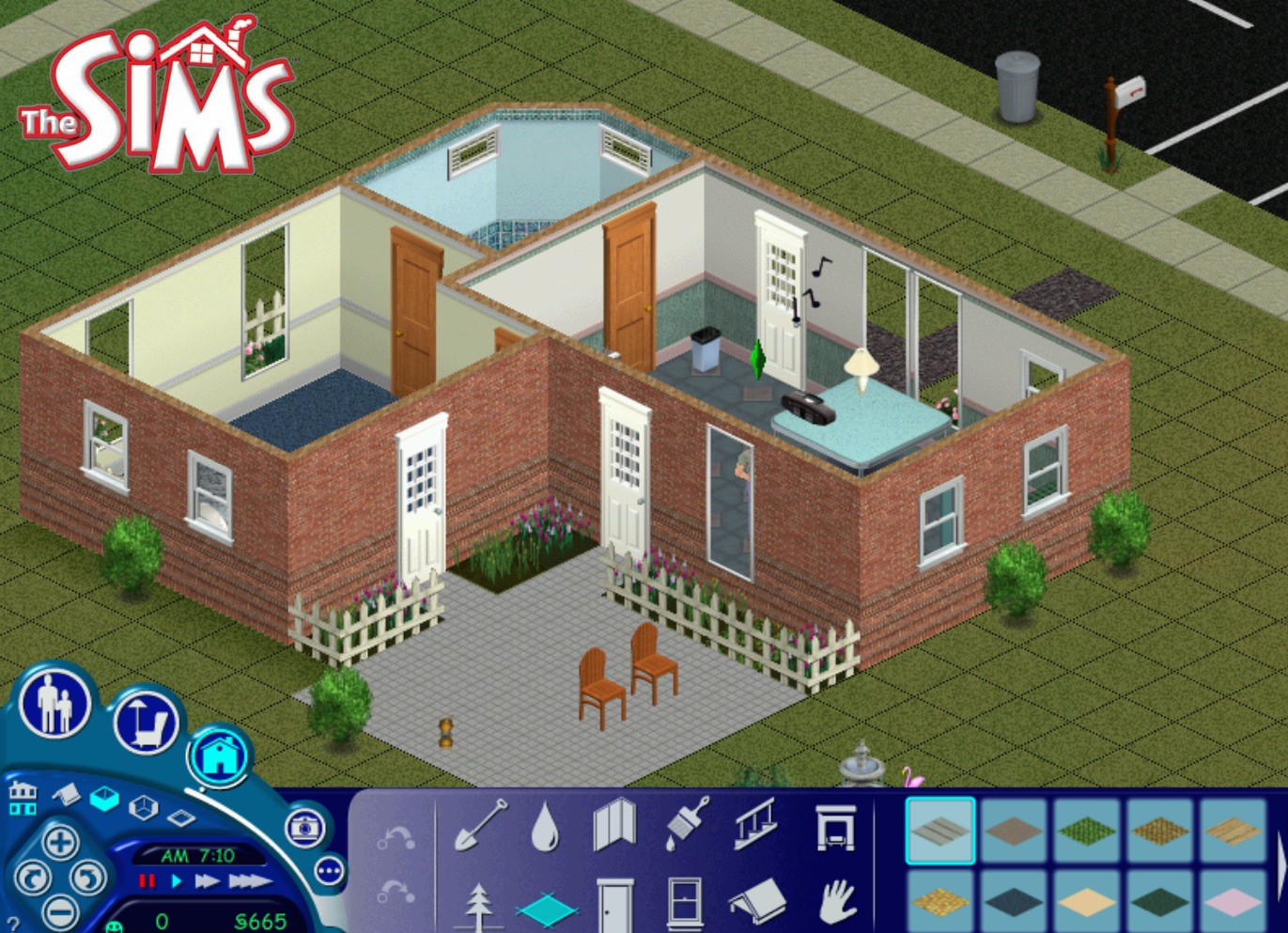Select the shovel terrain tool
1288x933 pixels.
[480, 825]
